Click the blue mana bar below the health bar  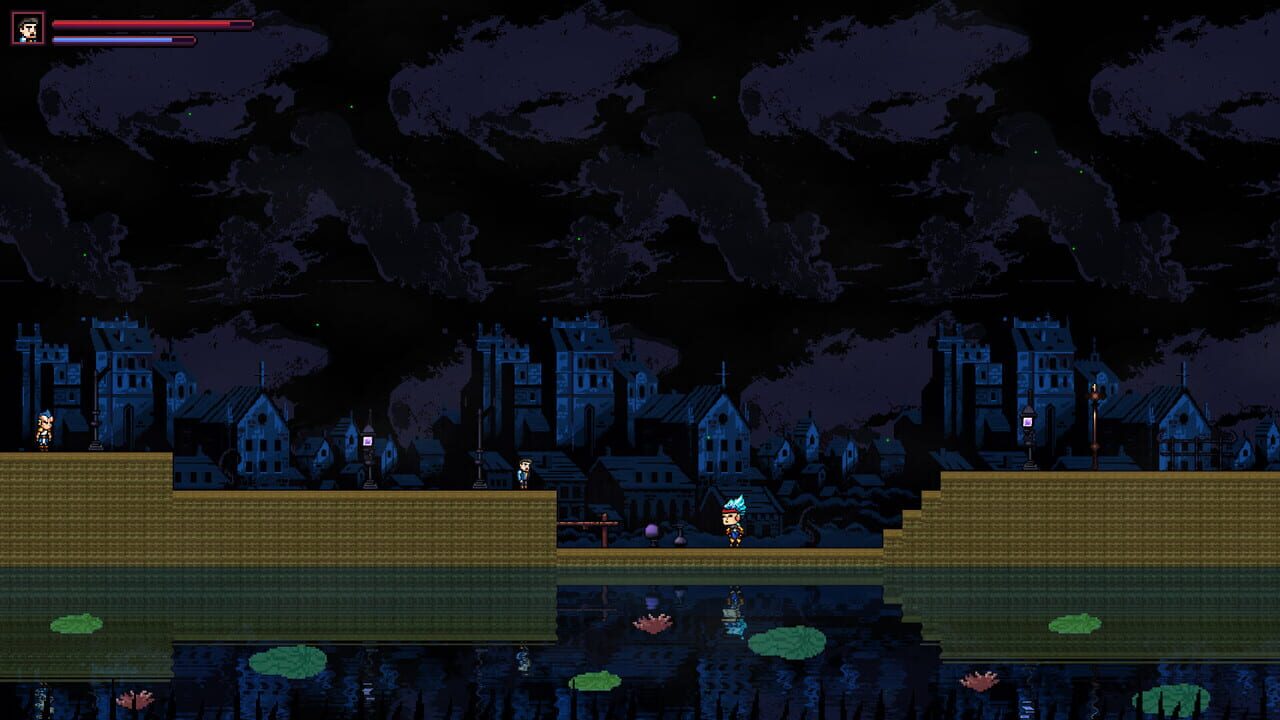(125, 40)
